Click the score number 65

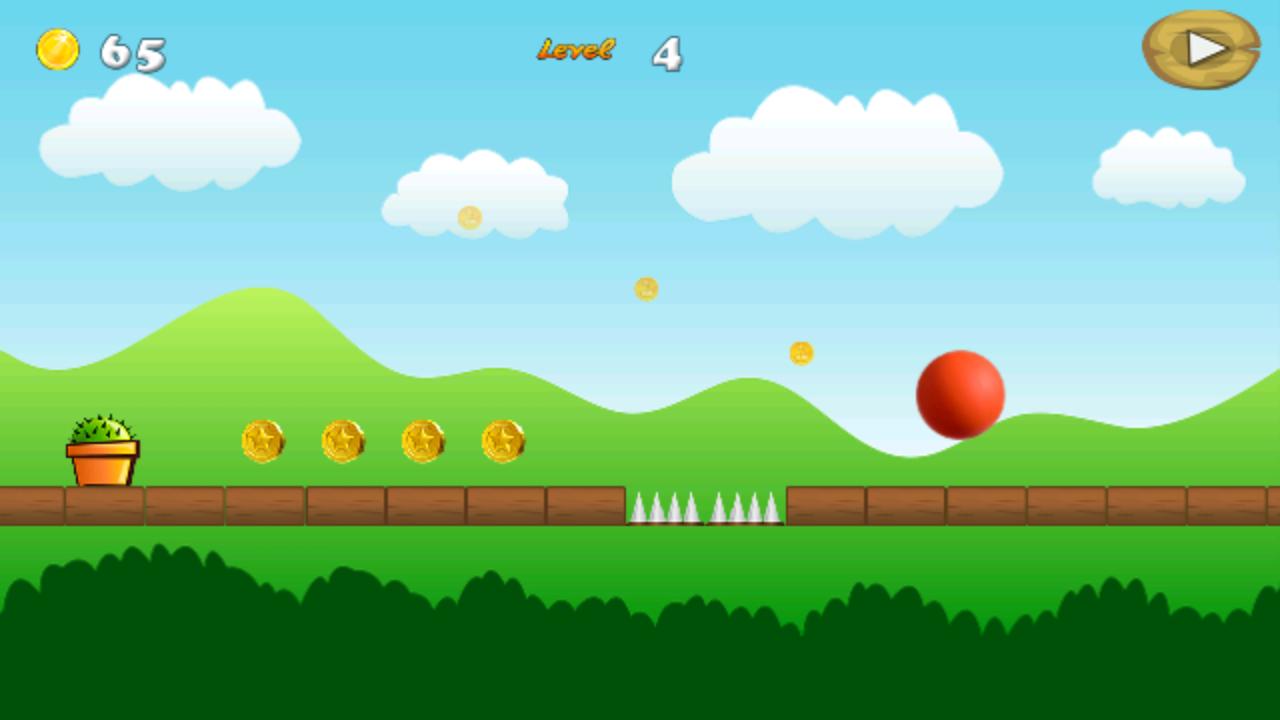pos(134,55)
